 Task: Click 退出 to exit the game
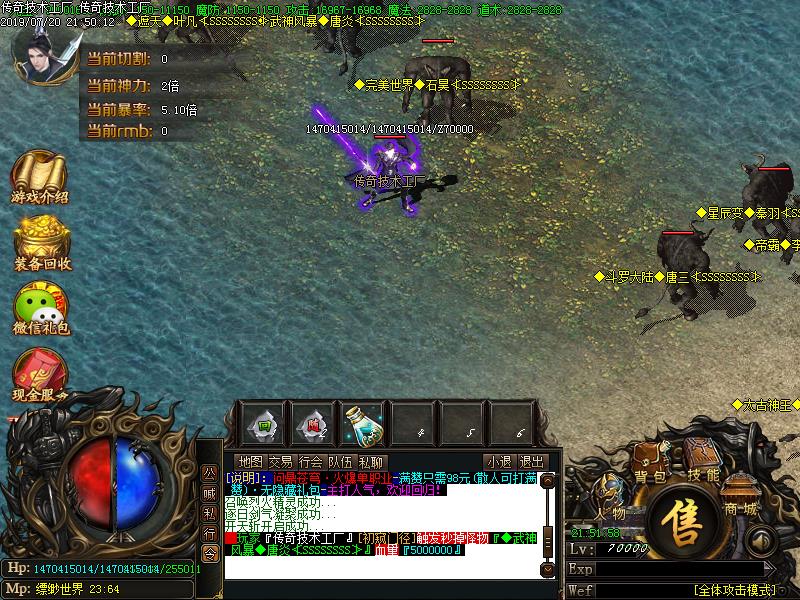pyautogui.click(x=532, y=462)
